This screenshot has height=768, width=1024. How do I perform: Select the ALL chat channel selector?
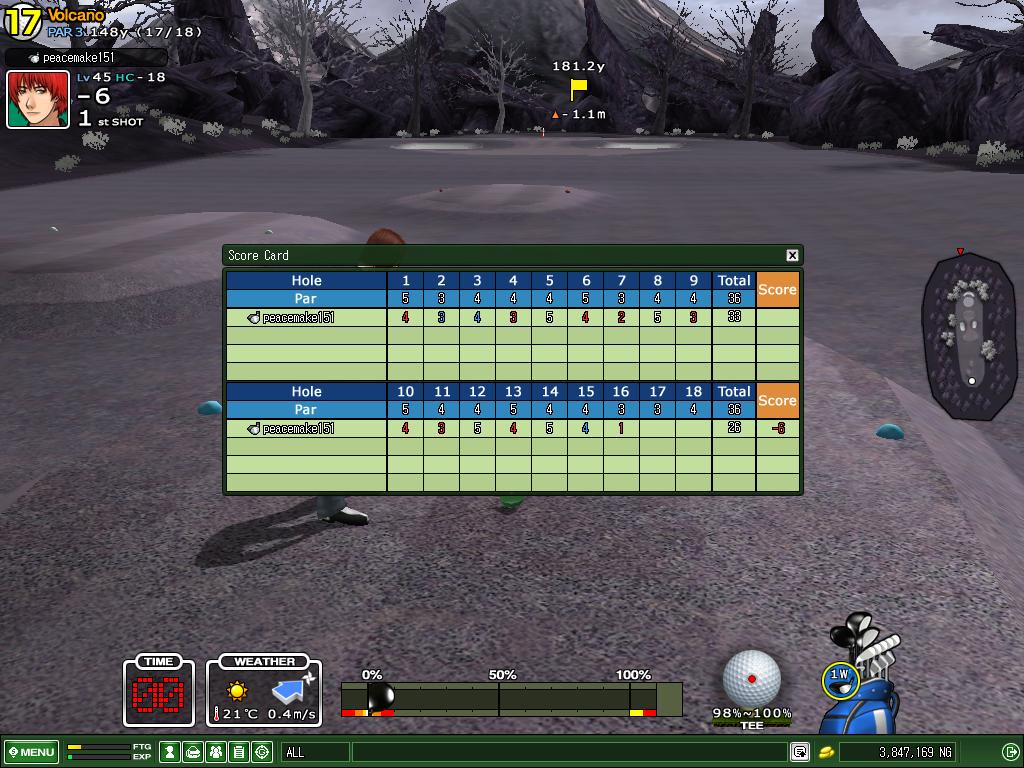coord(315,752)
